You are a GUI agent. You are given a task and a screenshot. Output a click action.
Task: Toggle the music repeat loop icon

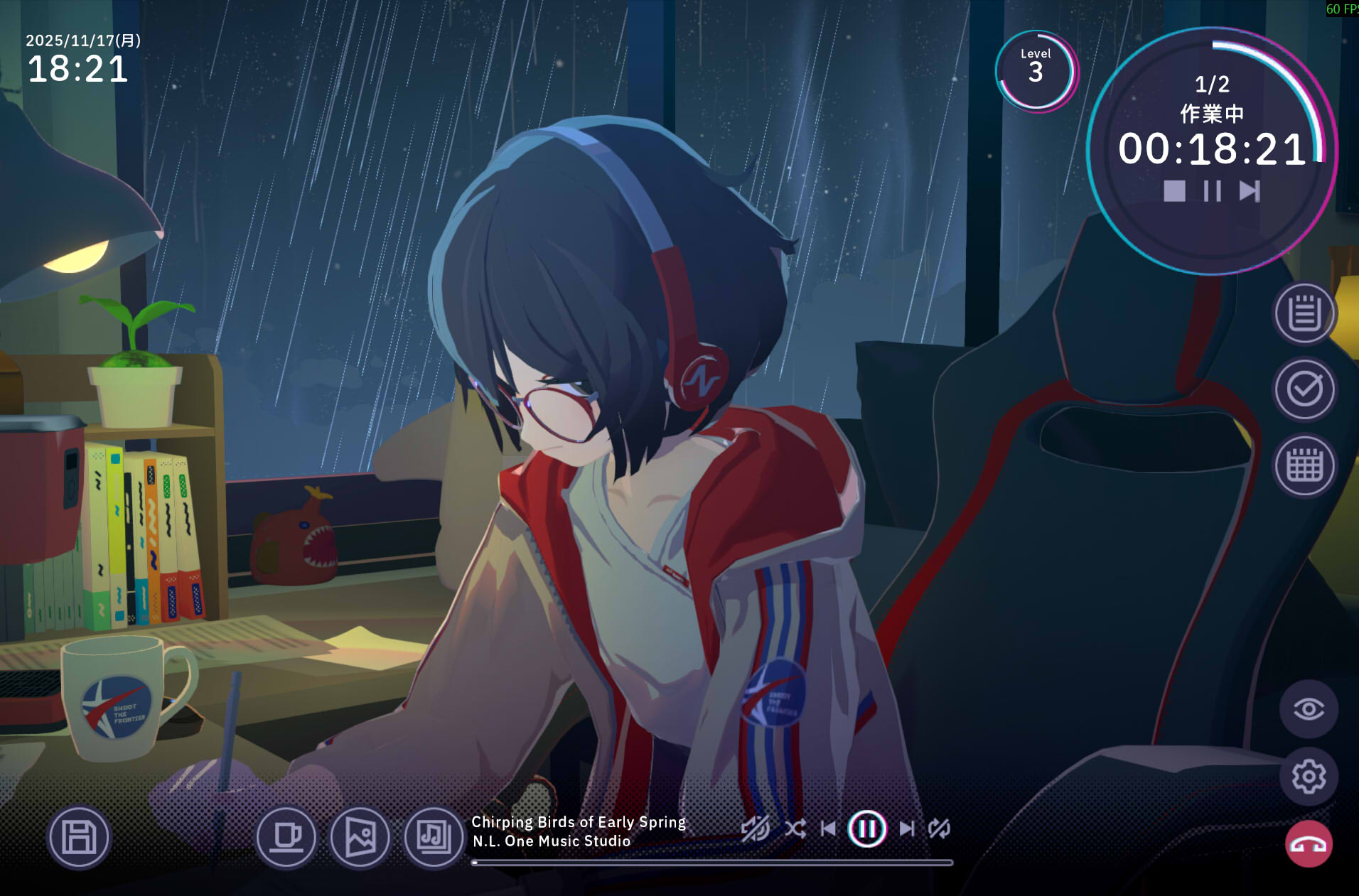click(940, 828)
